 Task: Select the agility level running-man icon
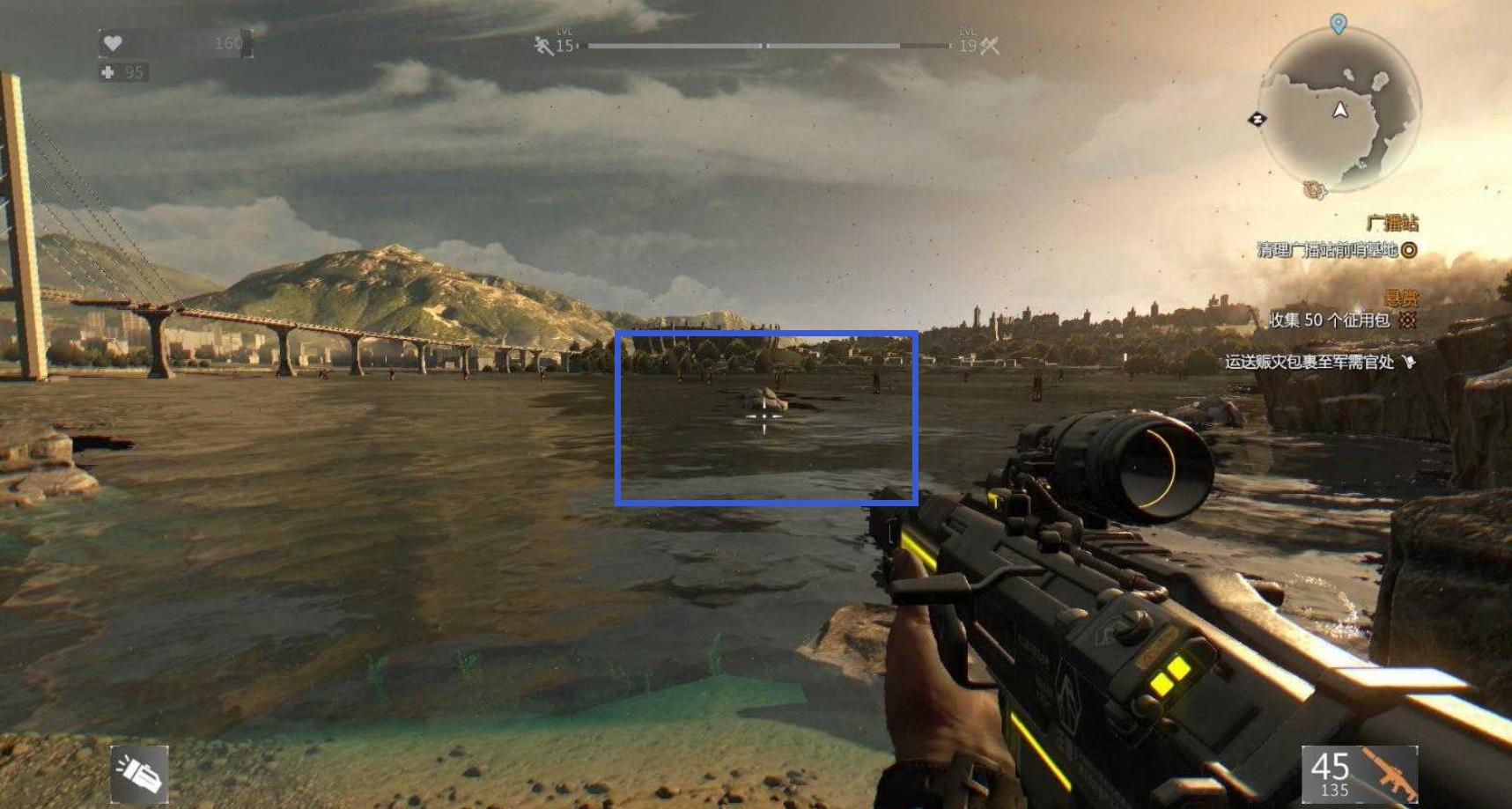pyautogui.click(x=543, y=46)
